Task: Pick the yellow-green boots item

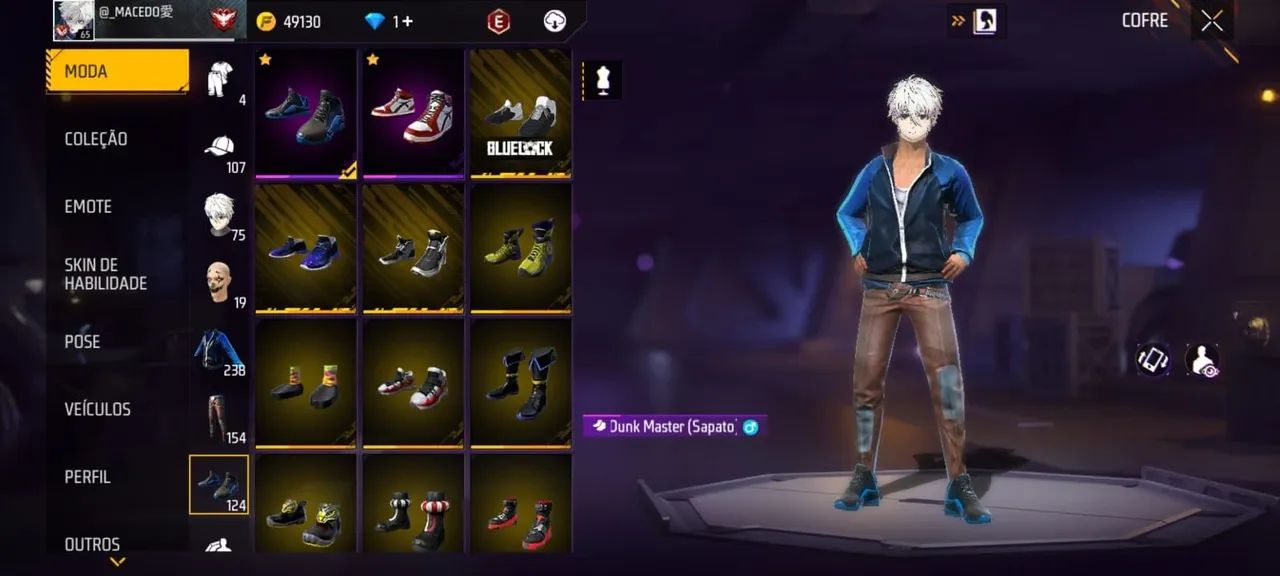Action: tap(520, 248)
